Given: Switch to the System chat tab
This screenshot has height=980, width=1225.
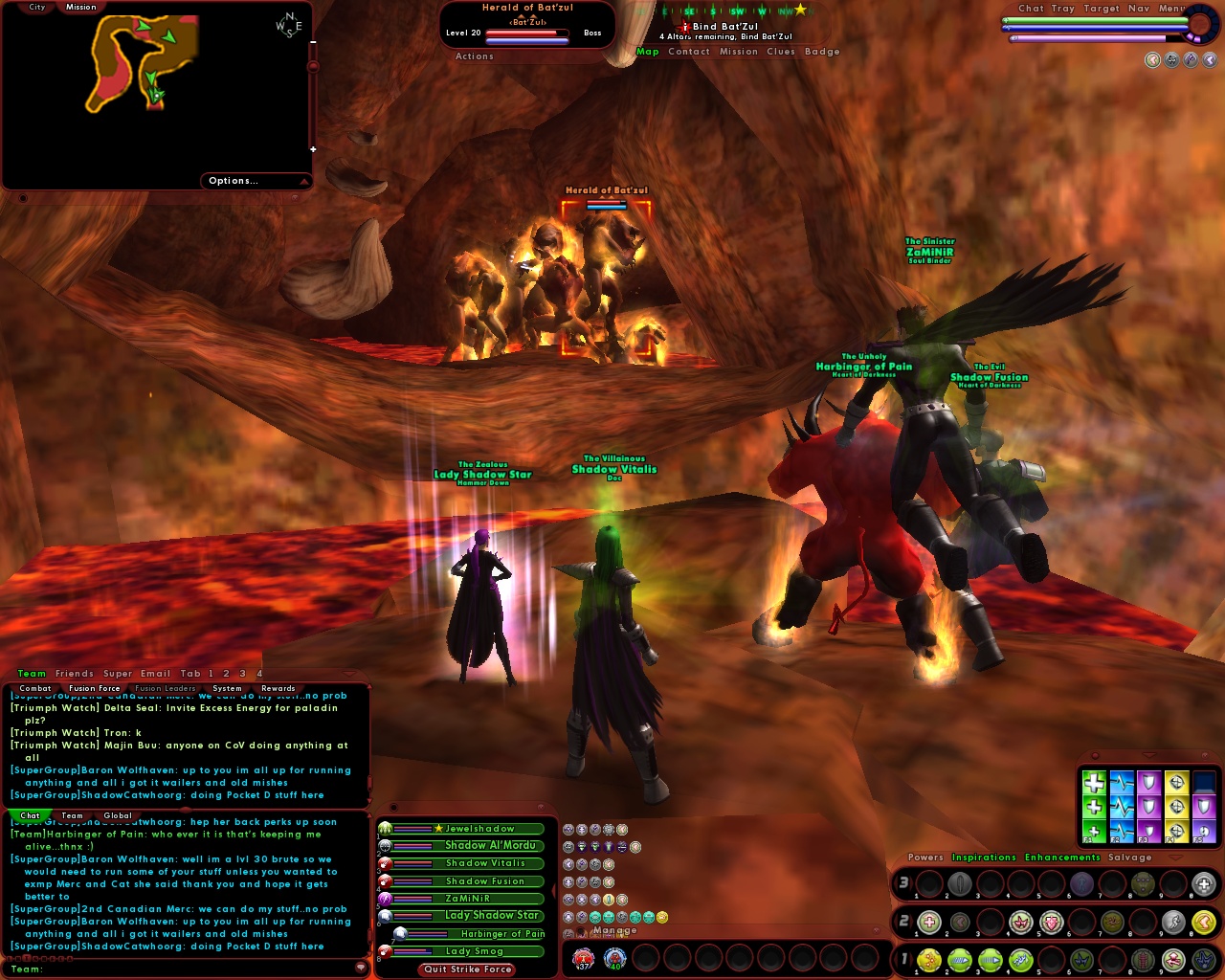Looking at the screenshot, I should pos(227,688).
